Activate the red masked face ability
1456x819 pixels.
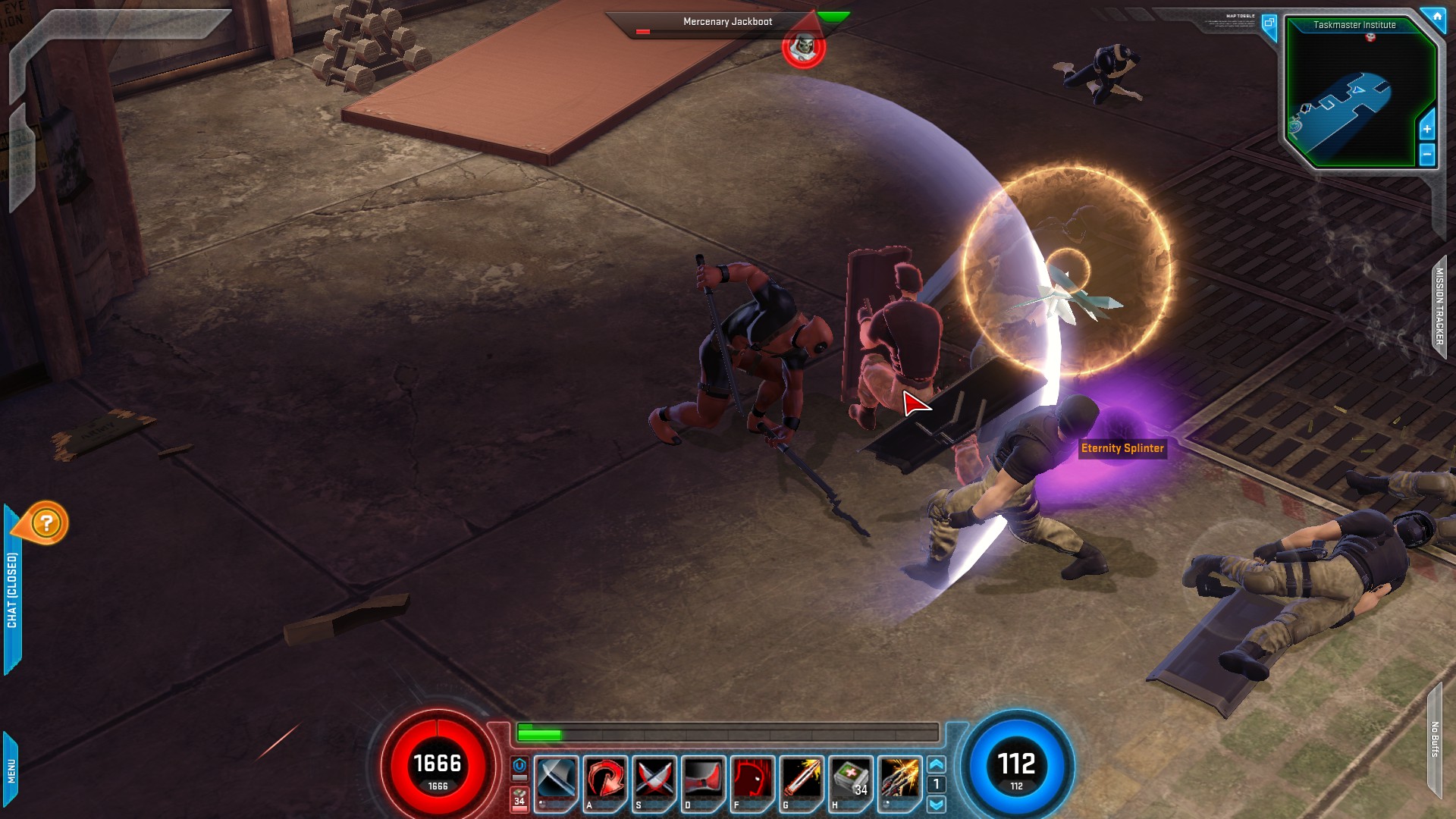tap(752, 779)
